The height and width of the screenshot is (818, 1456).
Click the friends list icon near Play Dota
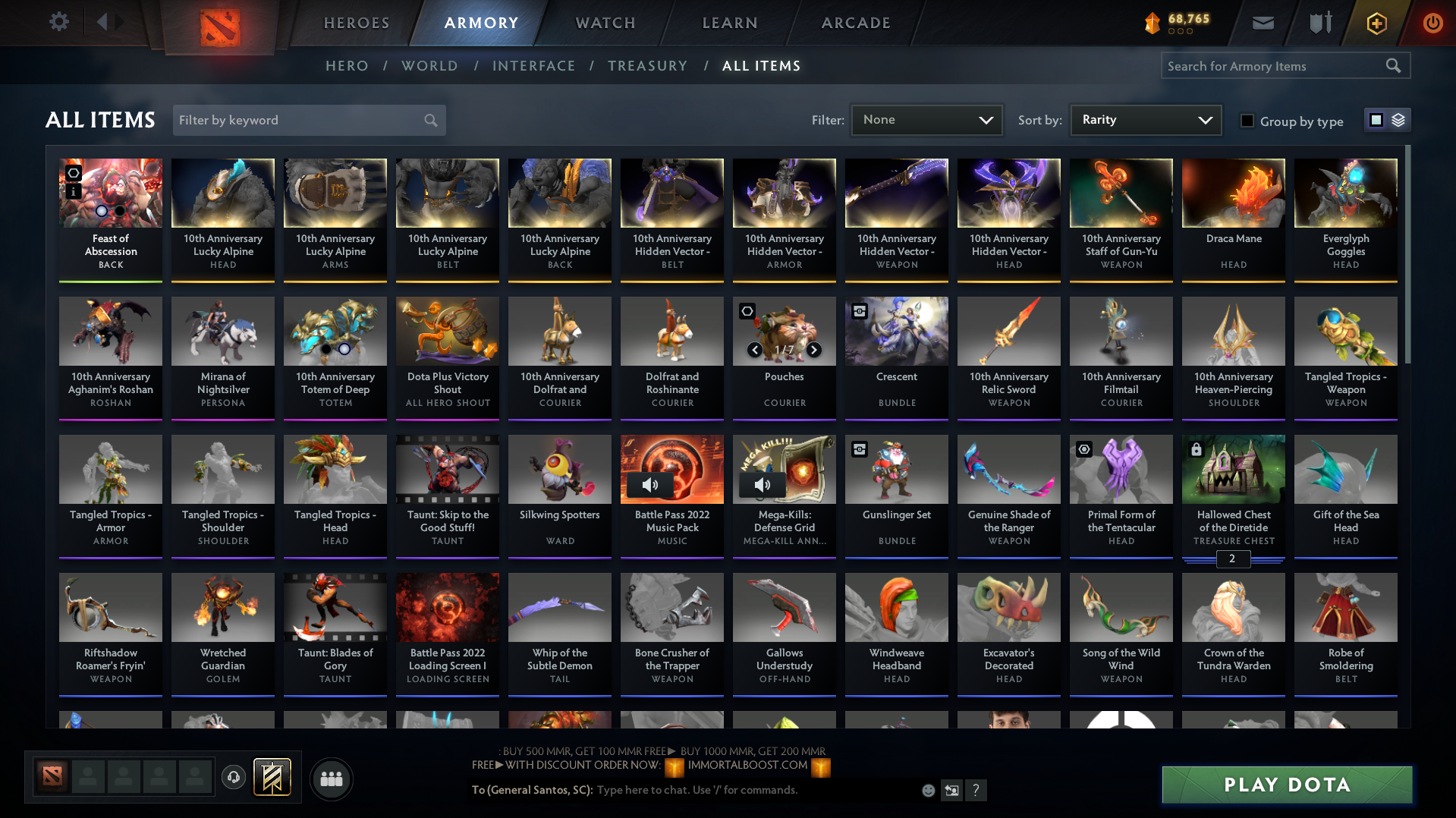(x=331, y=779)
